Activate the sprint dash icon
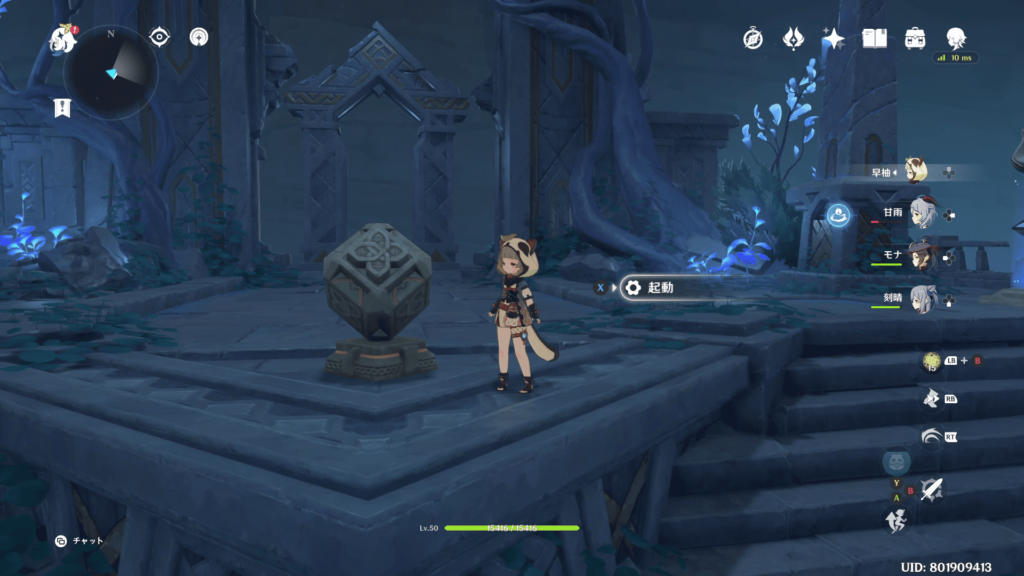 coord(896,519)
